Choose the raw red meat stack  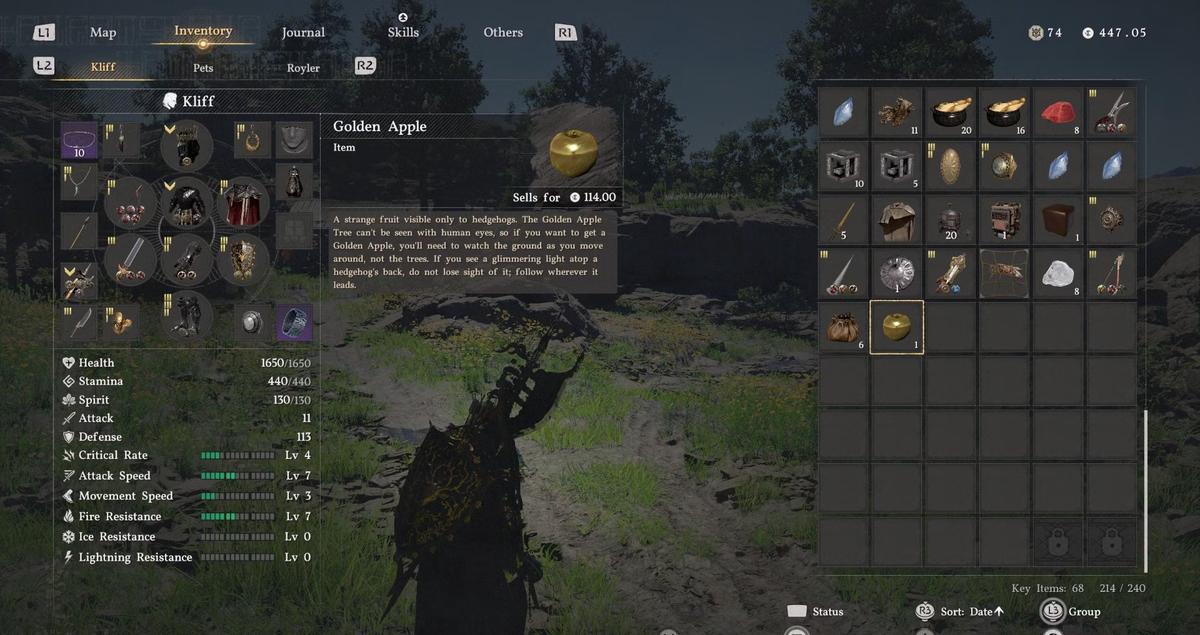[1057, 112]
